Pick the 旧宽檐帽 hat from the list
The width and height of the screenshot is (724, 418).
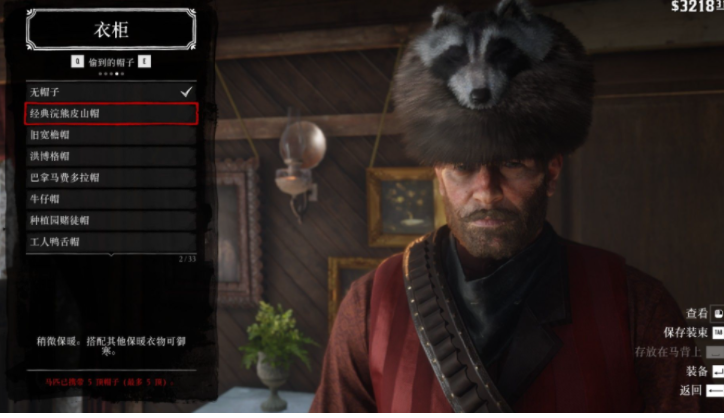(110, 135)
